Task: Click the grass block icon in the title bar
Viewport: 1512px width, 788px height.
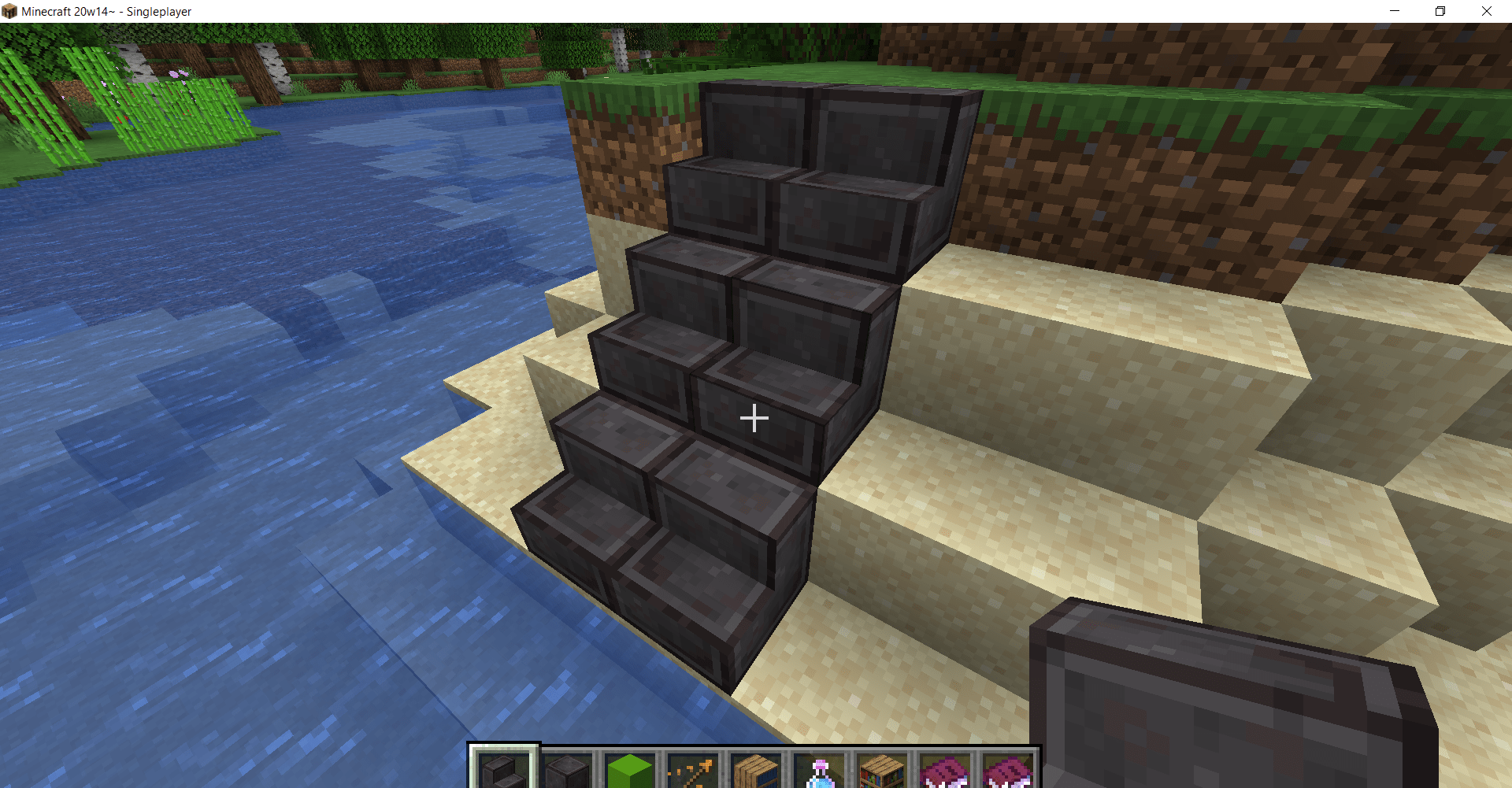Action: [10, 11]
